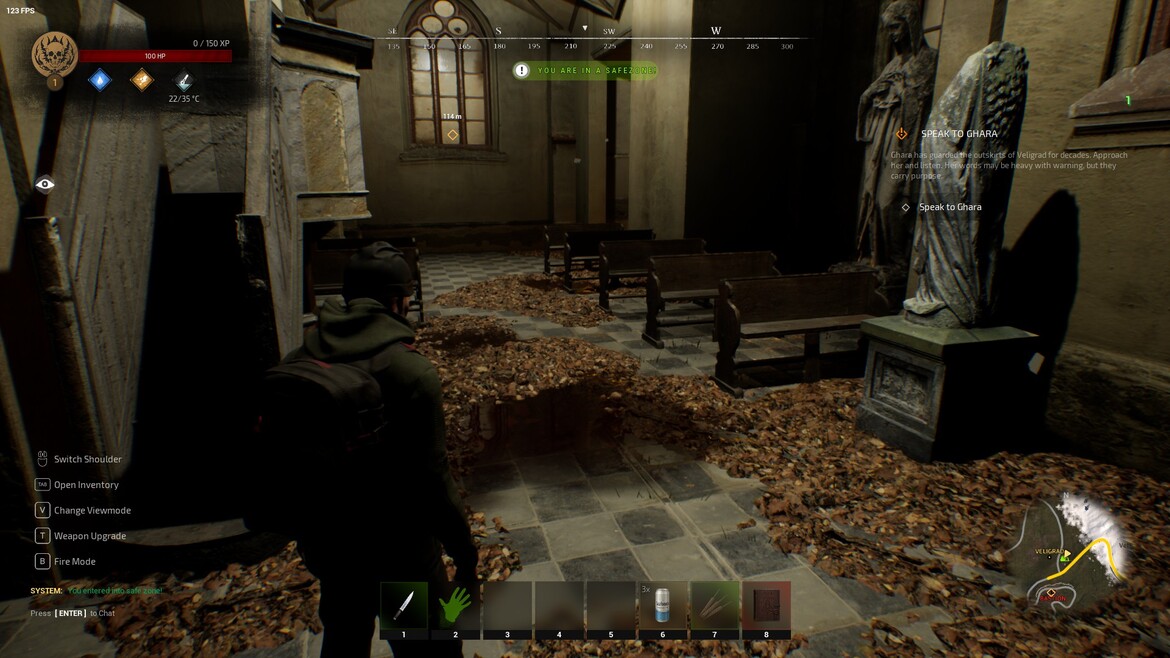Open the skull character portrait

55,55
